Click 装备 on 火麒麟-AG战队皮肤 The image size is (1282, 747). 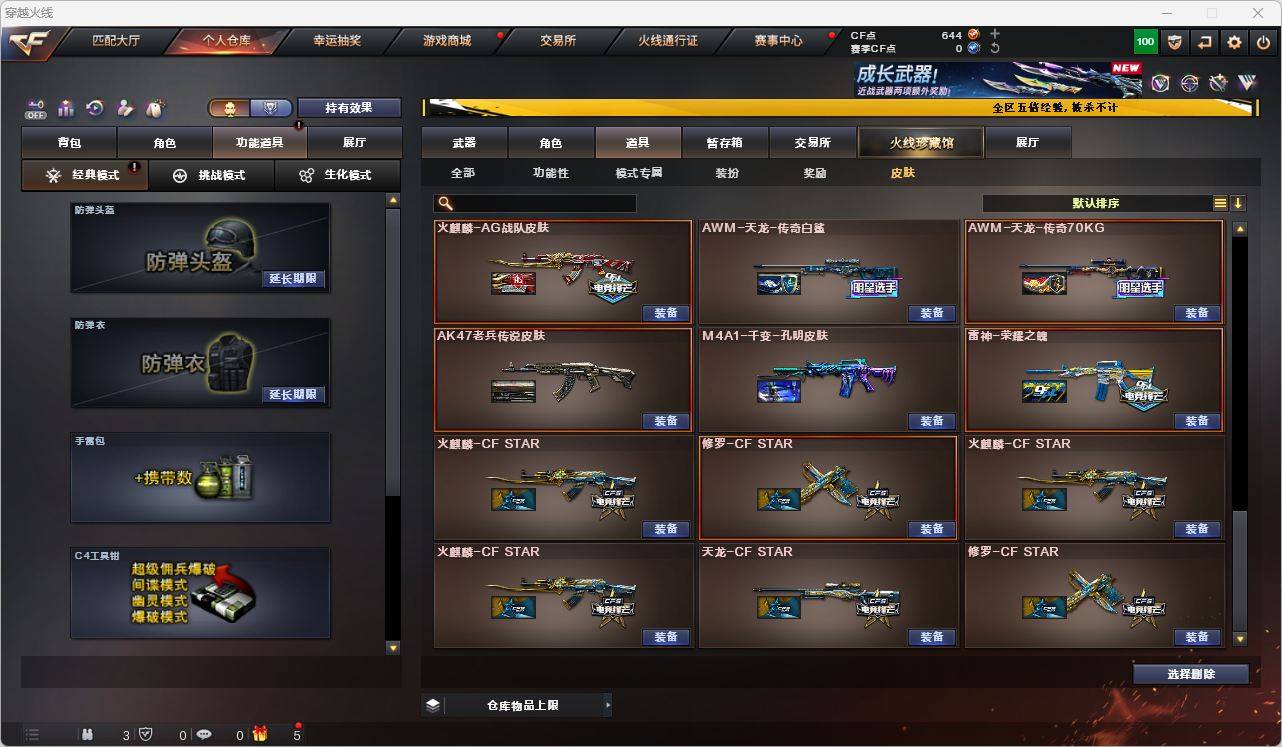click(x=665, y=313)
